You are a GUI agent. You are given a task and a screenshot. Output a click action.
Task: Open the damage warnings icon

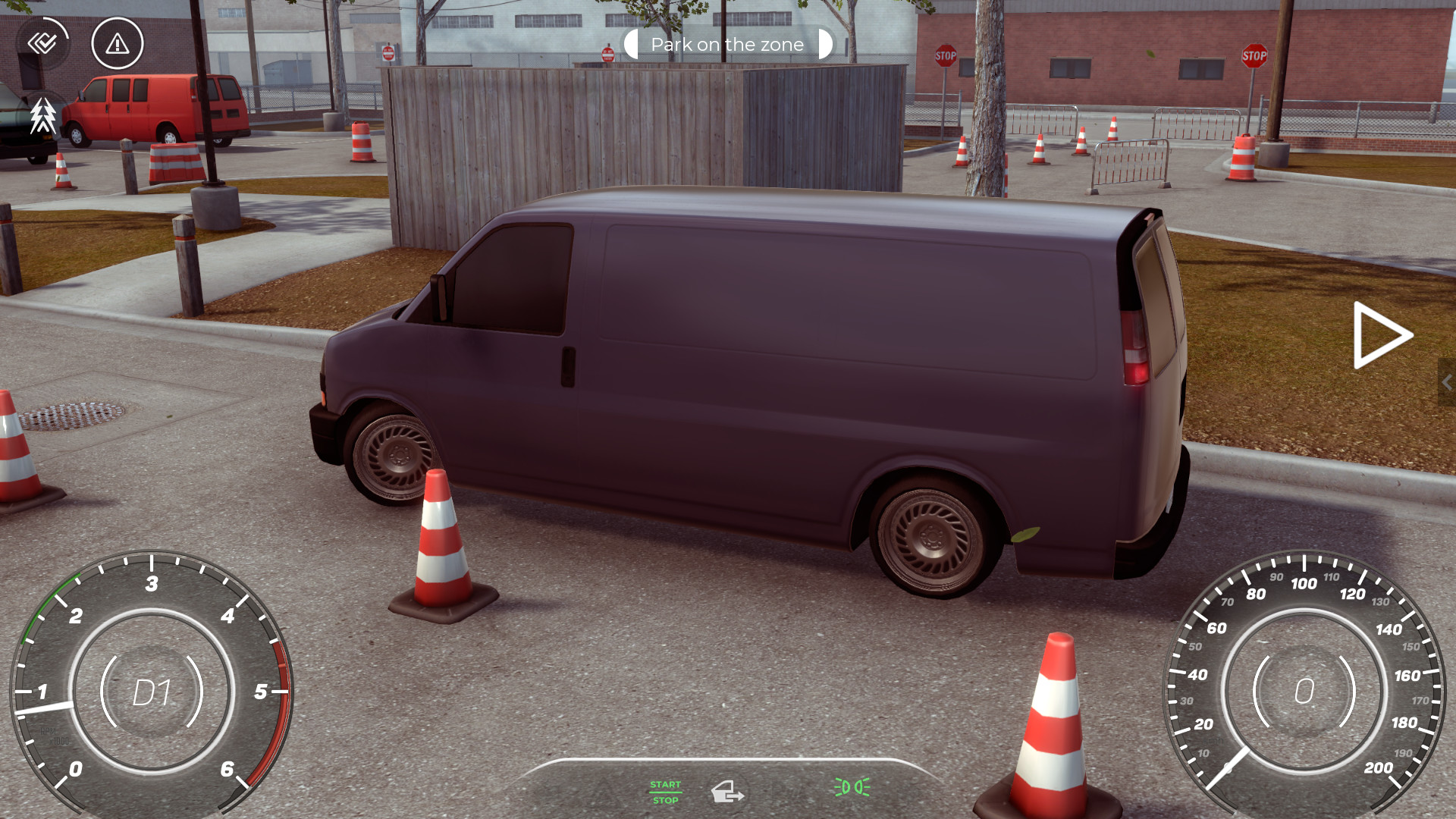pyautogui.click(x=117, y=44)
